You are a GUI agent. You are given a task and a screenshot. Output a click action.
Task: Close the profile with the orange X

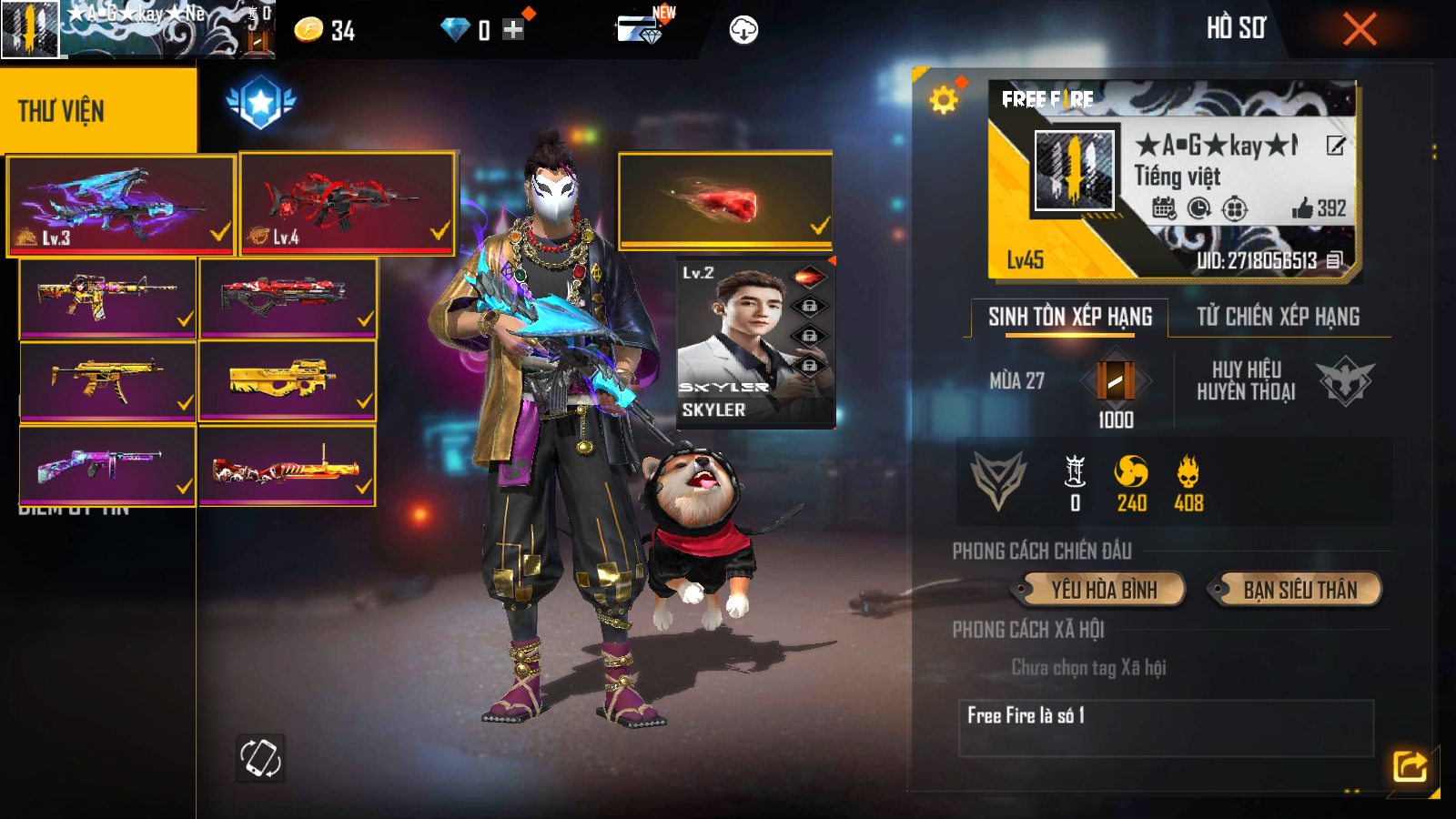pyautogui.click(x=1360, y=30)
